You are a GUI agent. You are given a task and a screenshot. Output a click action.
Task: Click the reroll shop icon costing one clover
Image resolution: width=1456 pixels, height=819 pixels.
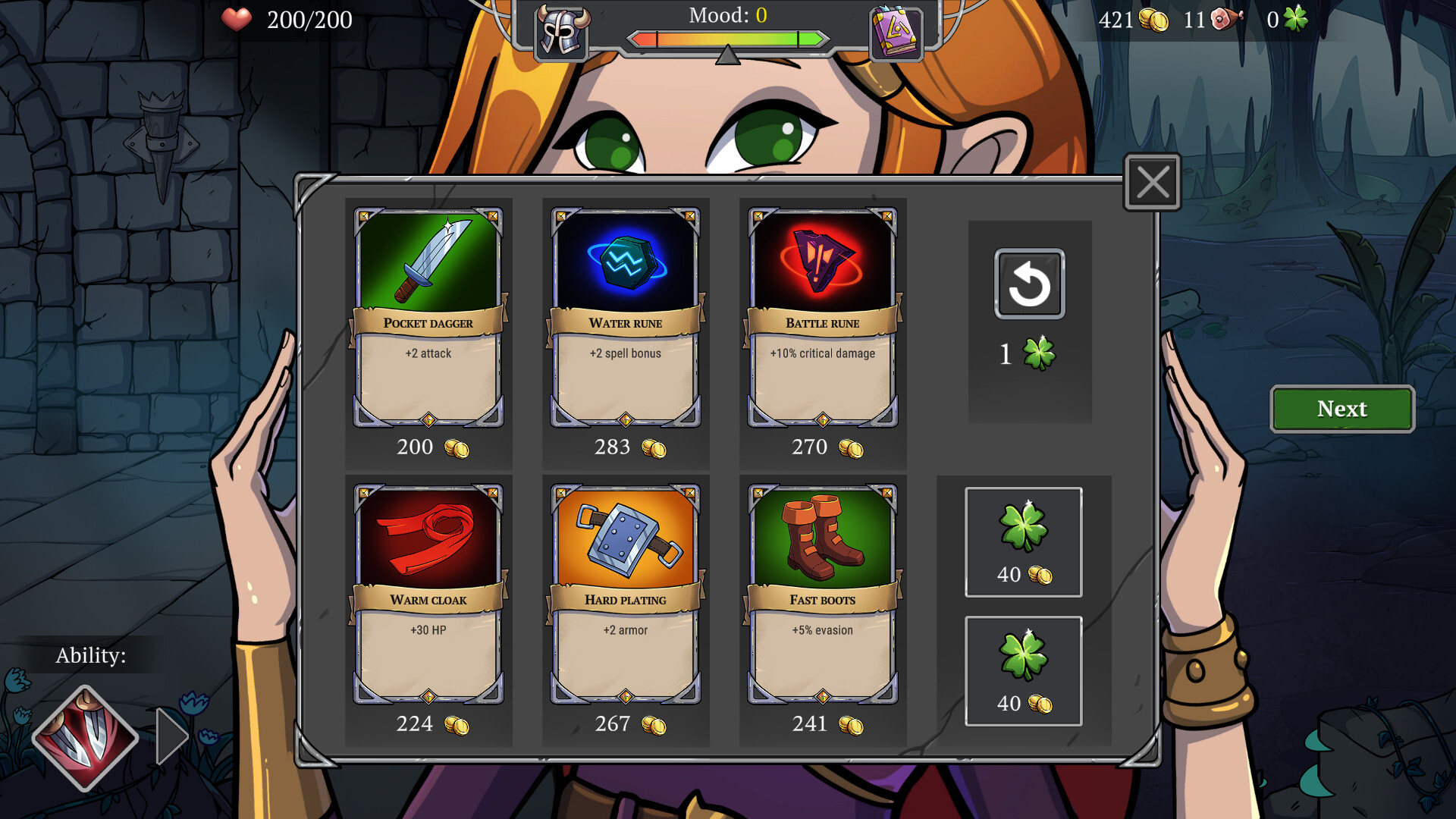(x=1029, y=285)
